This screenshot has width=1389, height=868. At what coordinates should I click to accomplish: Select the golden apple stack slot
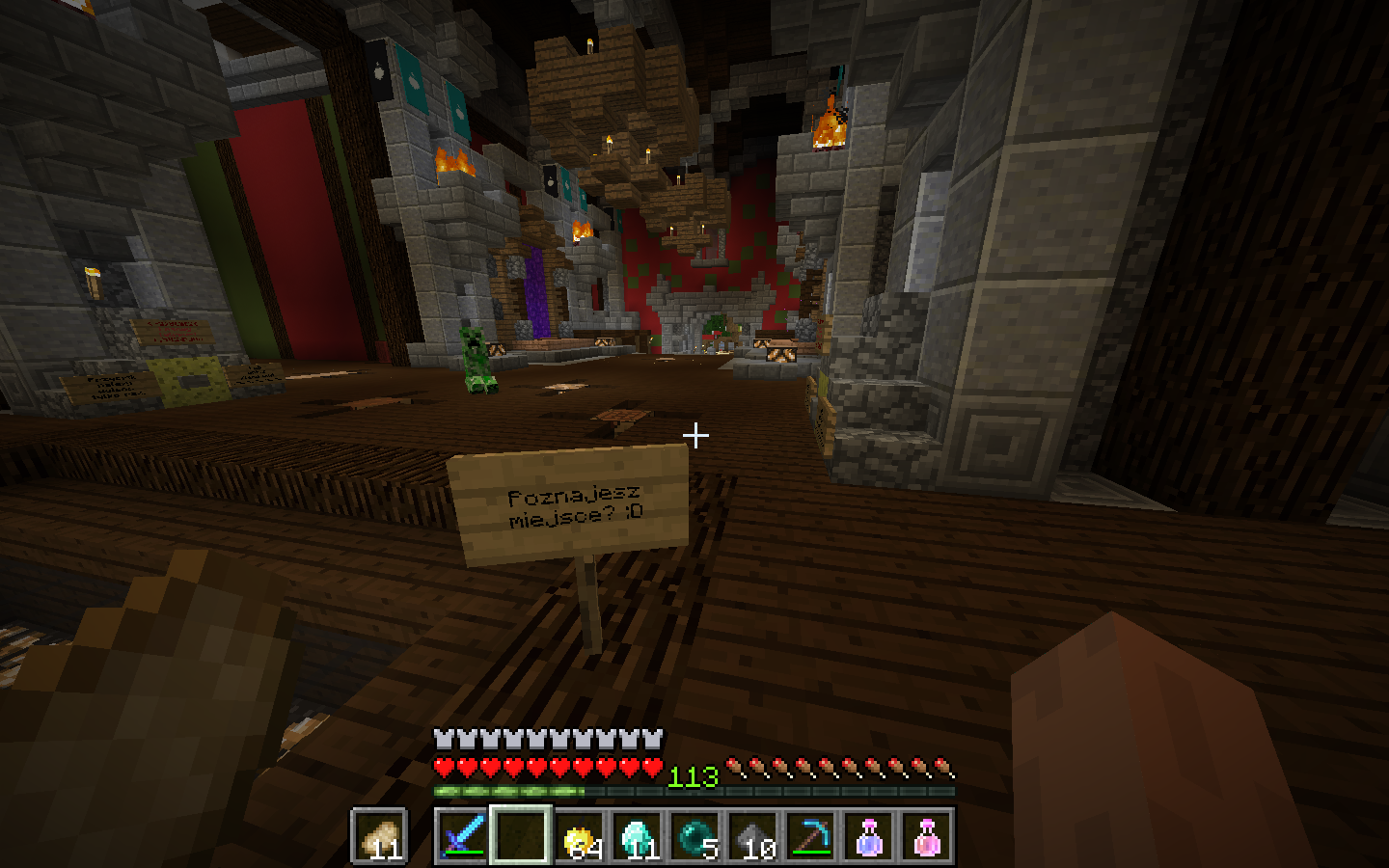tap(580, 835)
